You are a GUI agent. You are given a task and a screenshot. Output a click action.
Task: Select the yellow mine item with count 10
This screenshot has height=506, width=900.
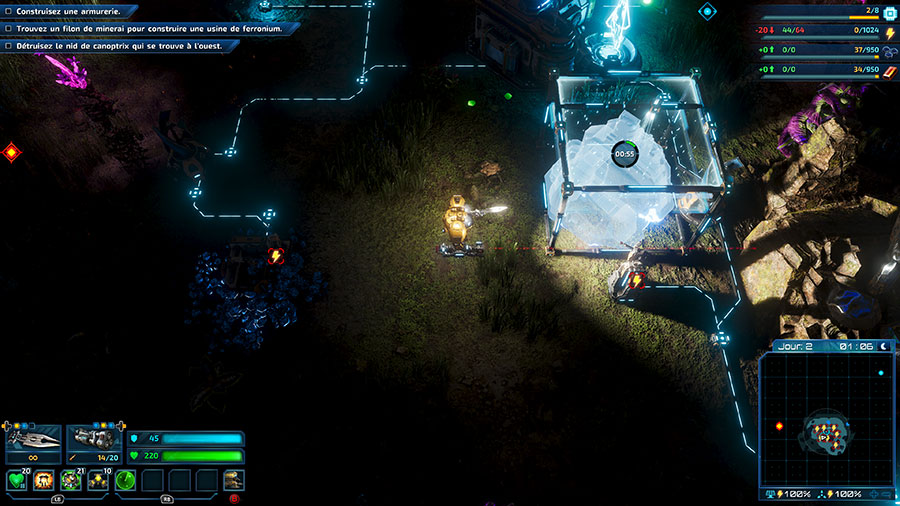tap(98, 481)
